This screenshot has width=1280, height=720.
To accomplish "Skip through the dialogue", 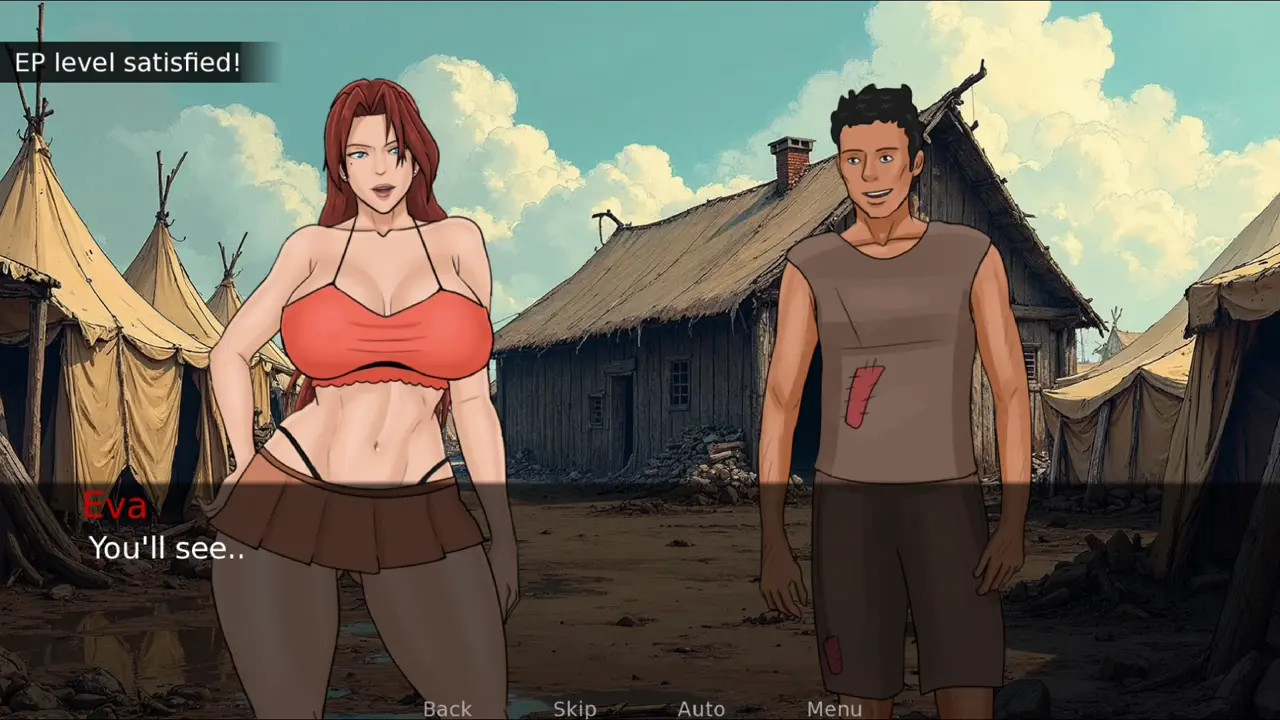I will [575, 709].
